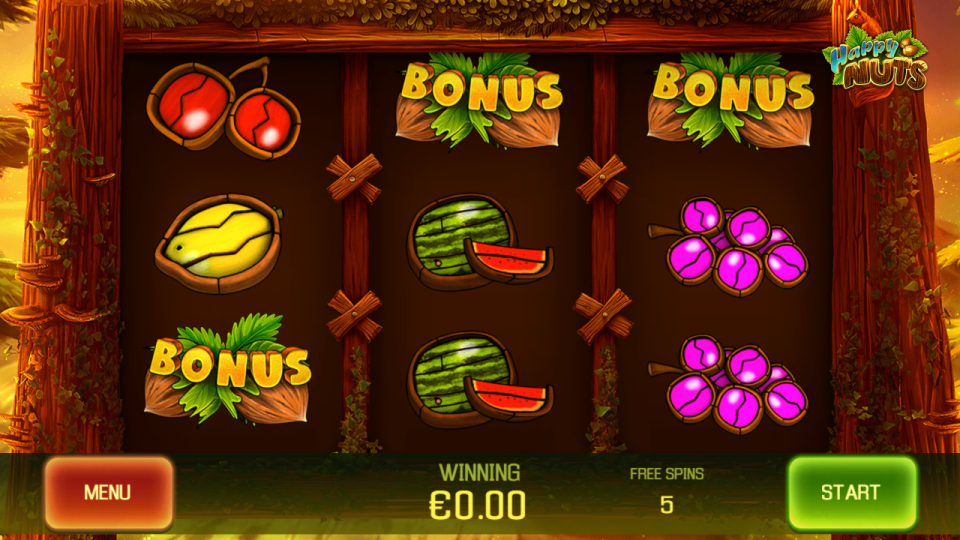Viewport: 960px width, 540px height.
Task: Open the red MENU button
Action: [108, 493]
